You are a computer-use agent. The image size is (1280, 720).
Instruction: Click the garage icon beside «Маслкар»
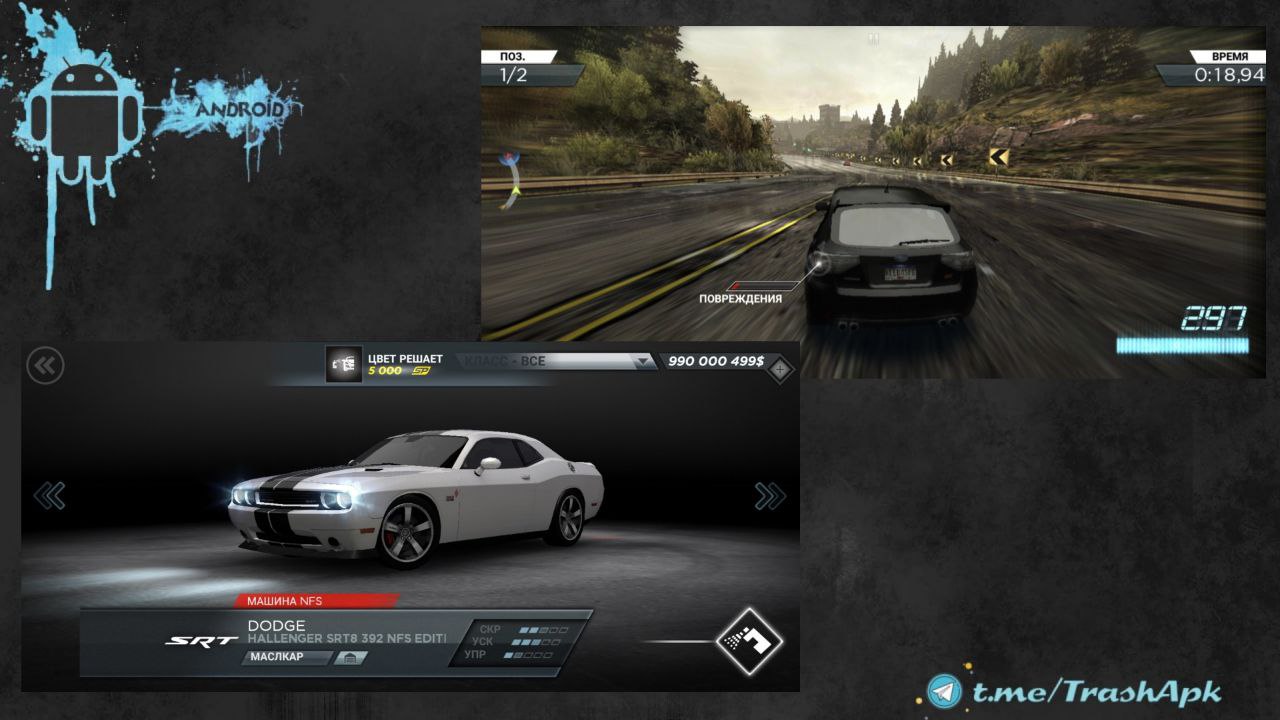[350, 658]
